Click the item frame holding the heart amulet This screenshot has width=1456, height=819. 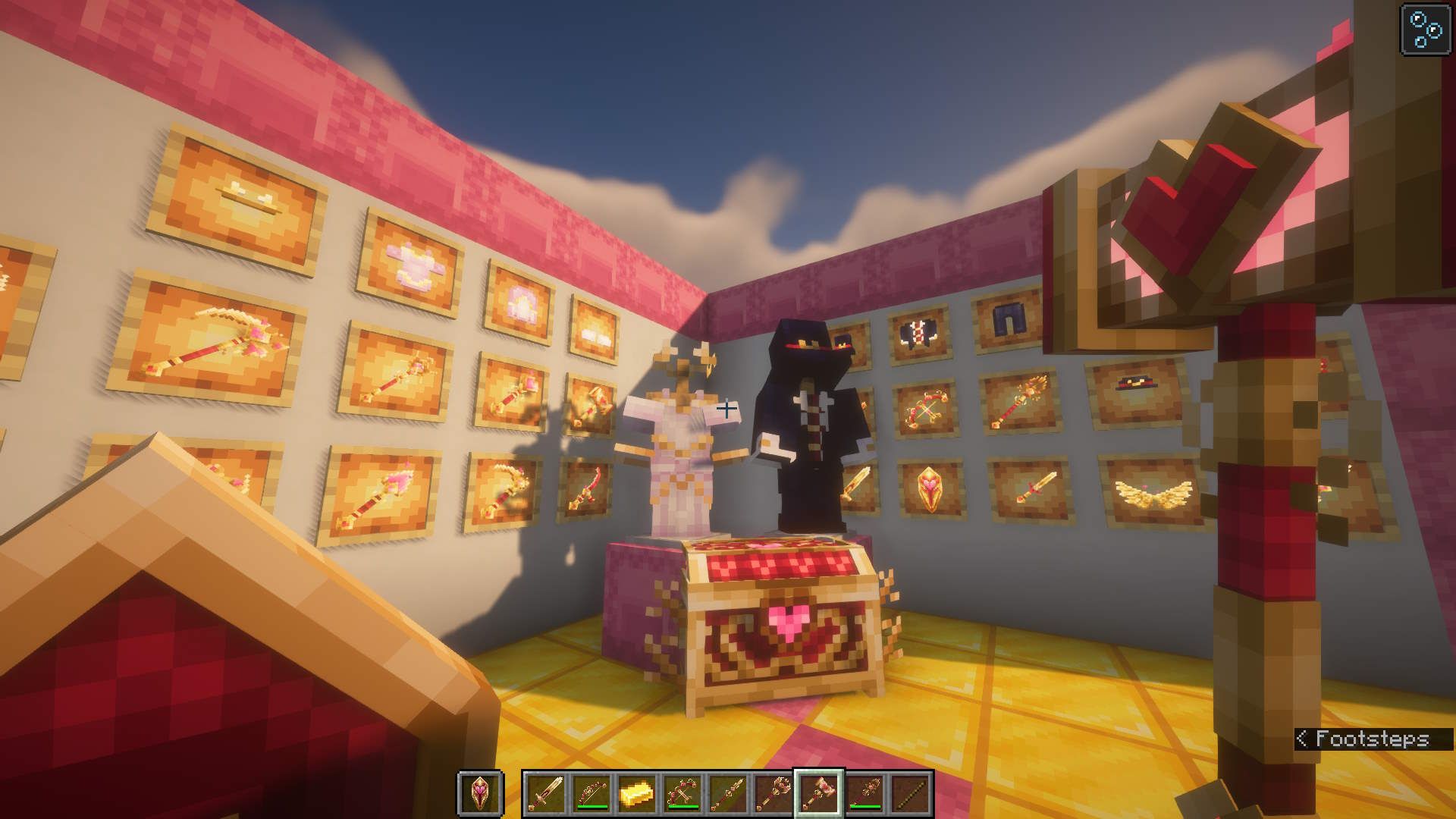point(931,488)
